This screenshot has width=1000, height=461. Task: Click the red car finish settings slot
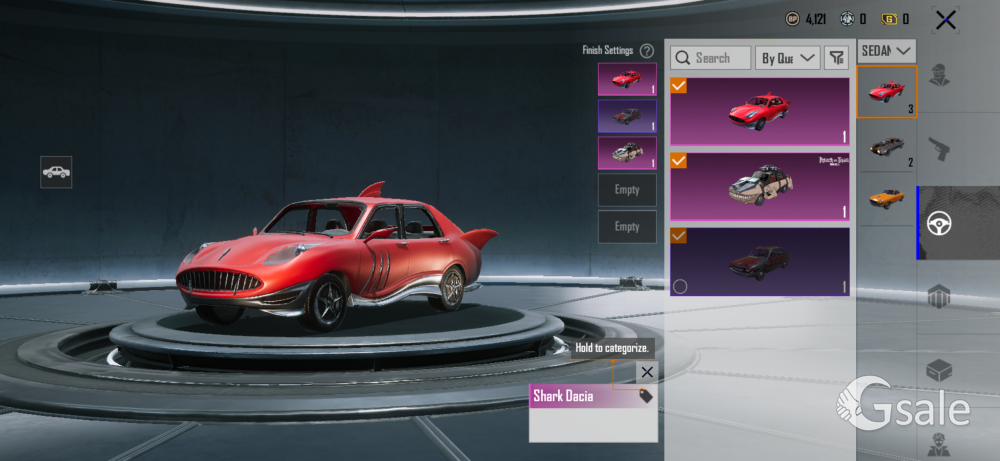(627, 79)
